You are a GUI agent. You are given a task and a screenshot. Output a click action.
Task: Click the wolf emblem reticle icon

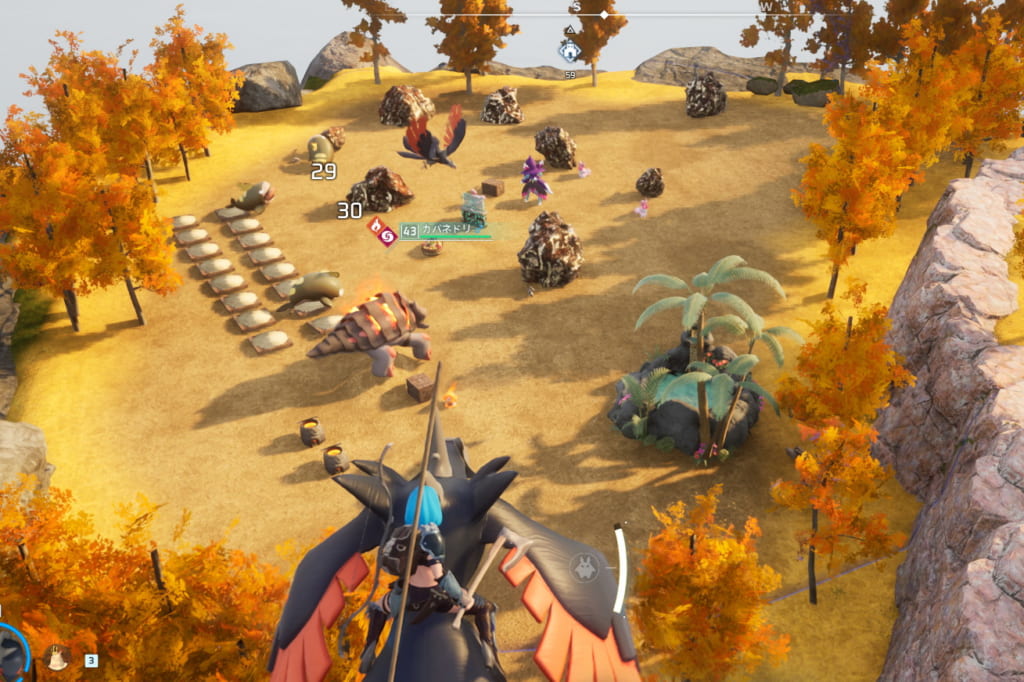click(x=583, y=569)
